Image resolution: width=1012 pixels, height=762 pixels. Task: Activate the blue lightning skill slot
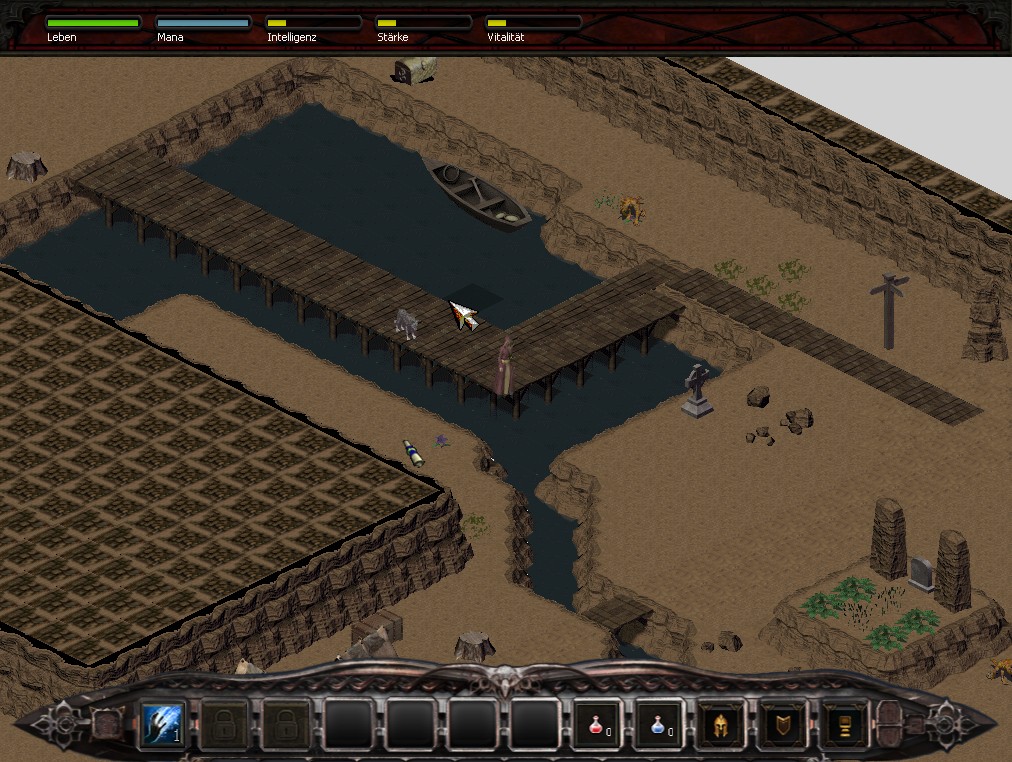click(162, 723)
